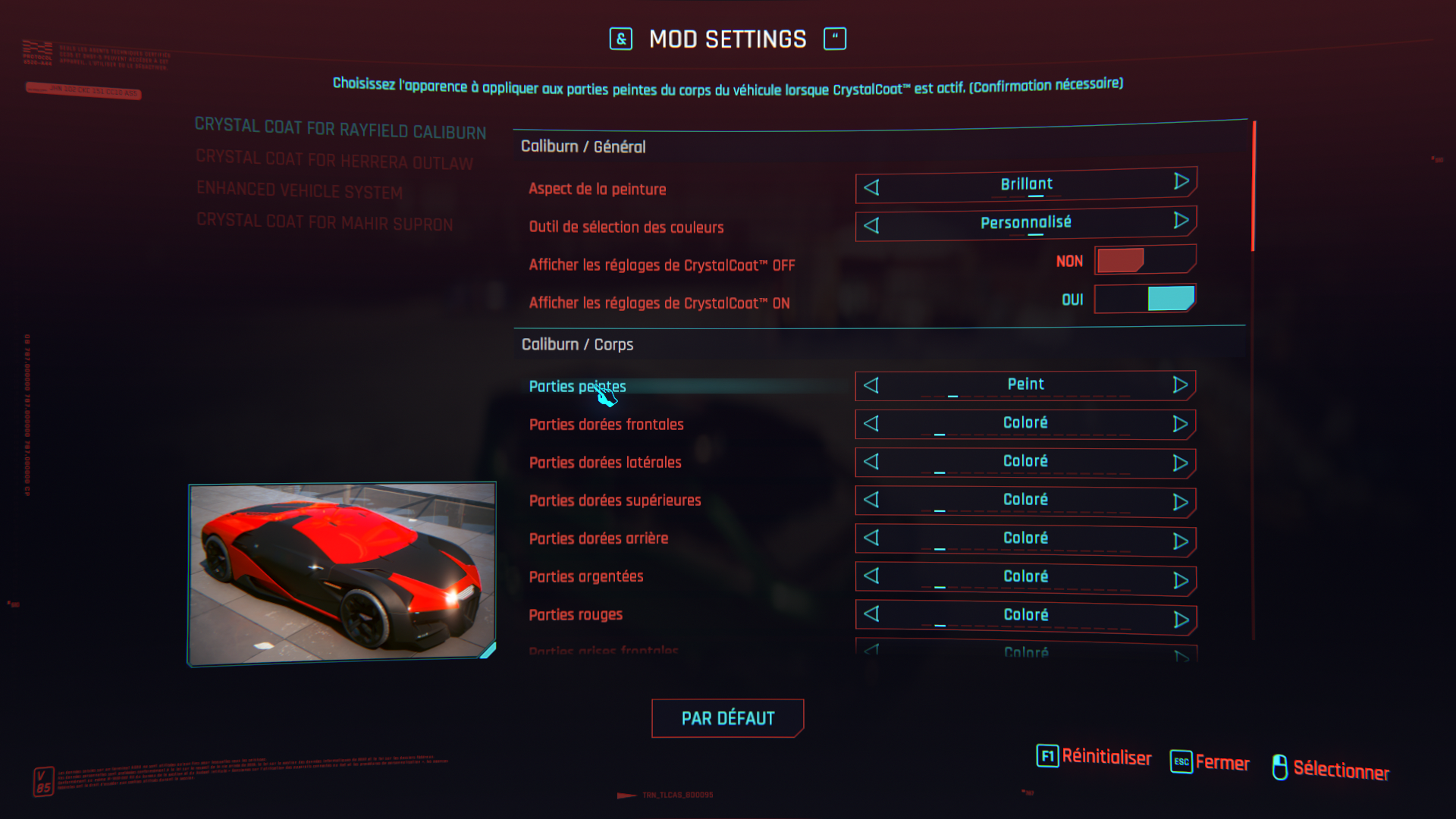The width and height of the screenshot is (1456, 819).
Task: Advance Parties dorées latérales to next option
Action: pos(1180,463)
